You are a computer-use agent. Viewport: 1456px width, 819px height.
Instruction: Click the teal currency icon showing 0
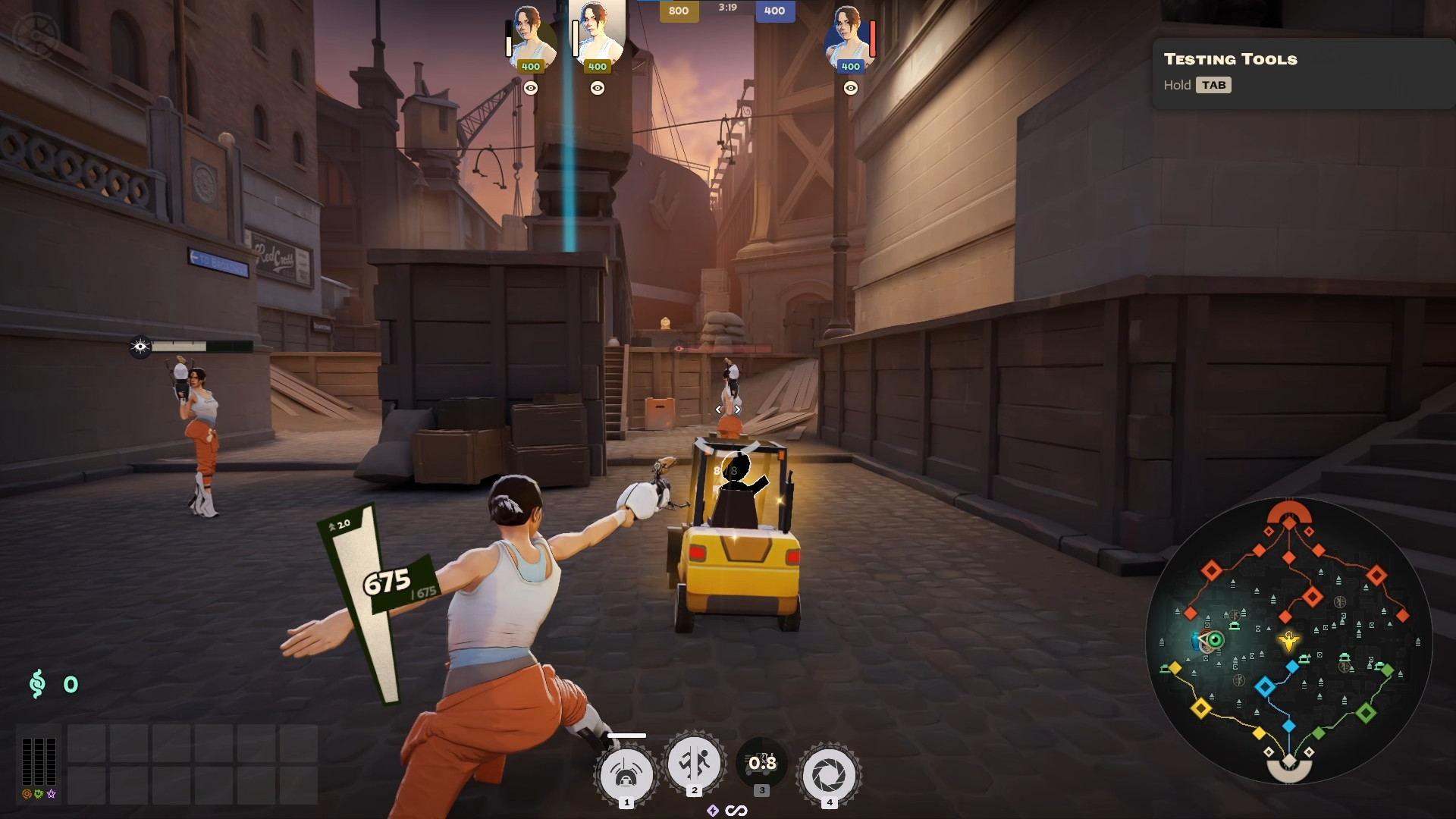click(x=36, y=683)
